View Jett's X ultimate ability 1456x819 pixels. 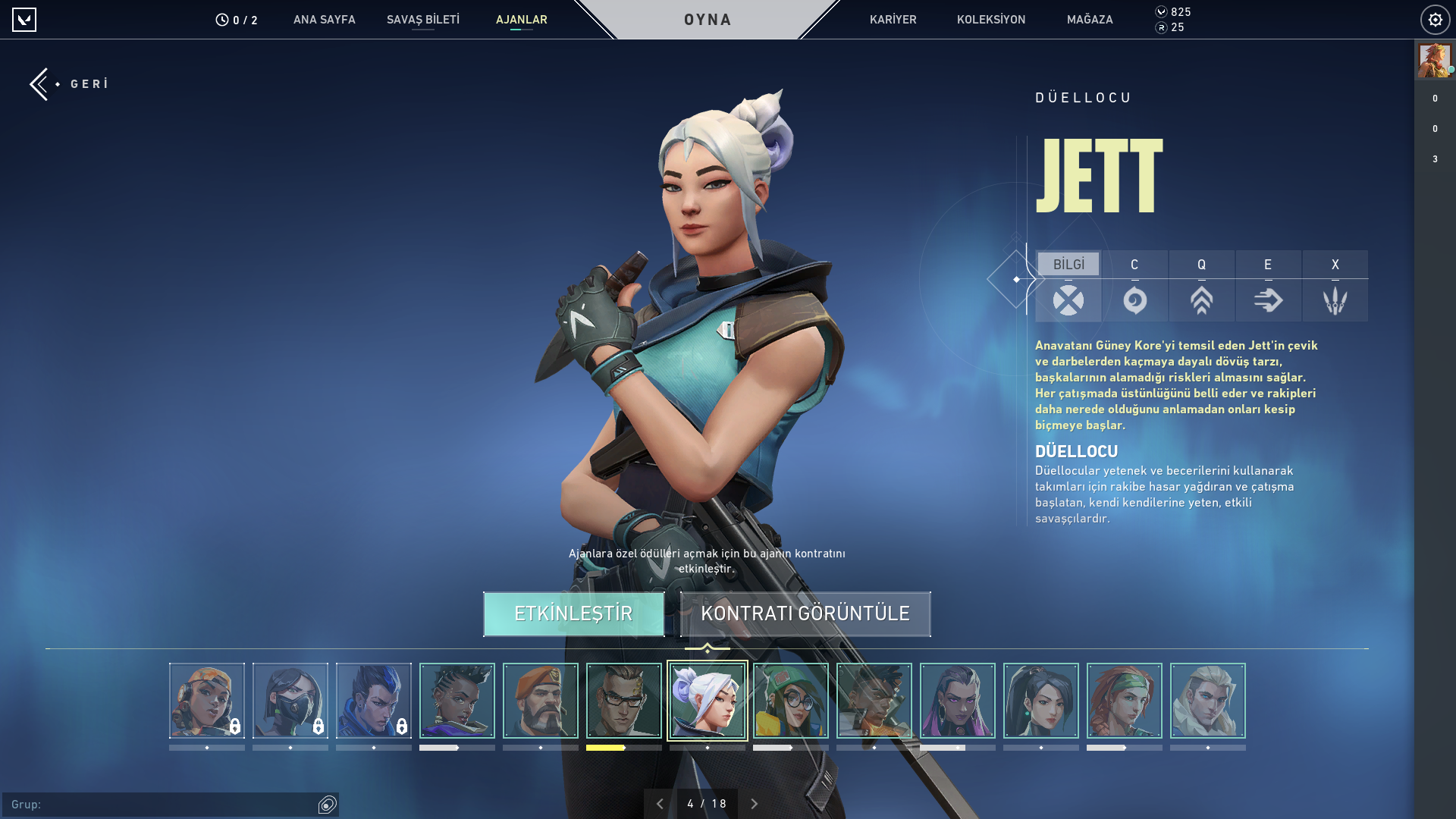click(1335, 286)
